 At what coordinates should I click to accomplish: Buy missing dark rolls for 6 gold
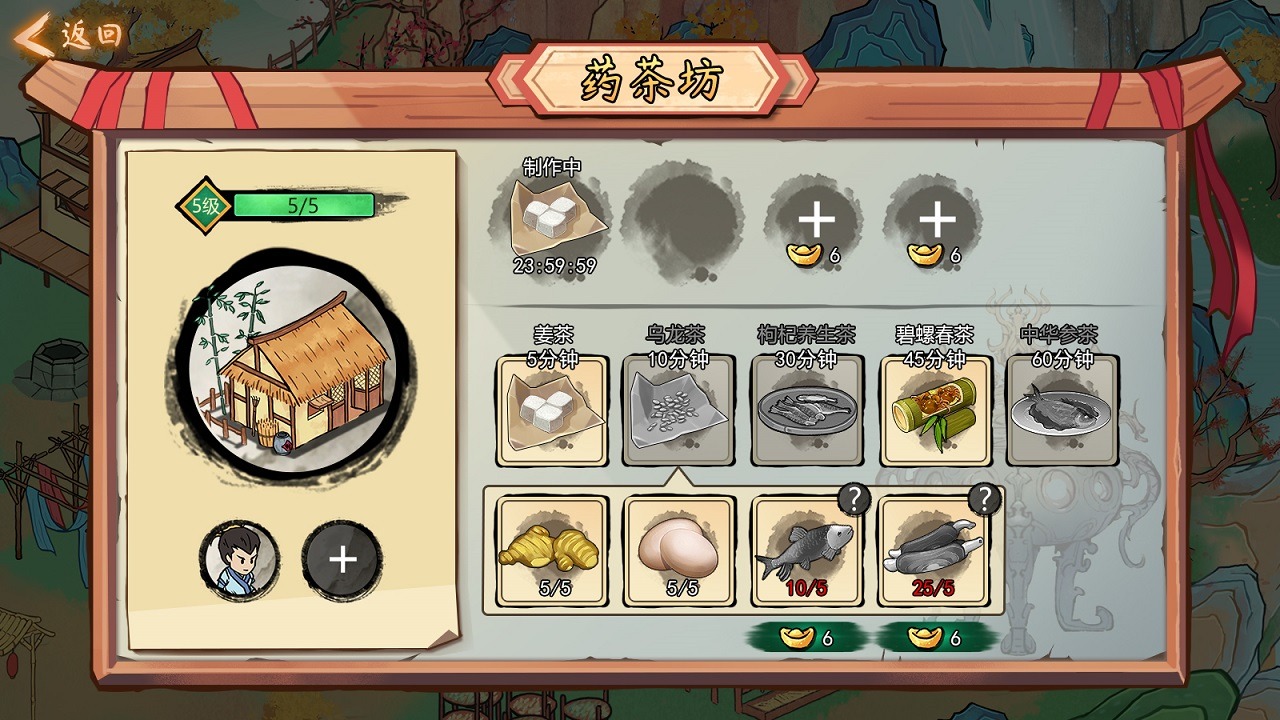935,638
